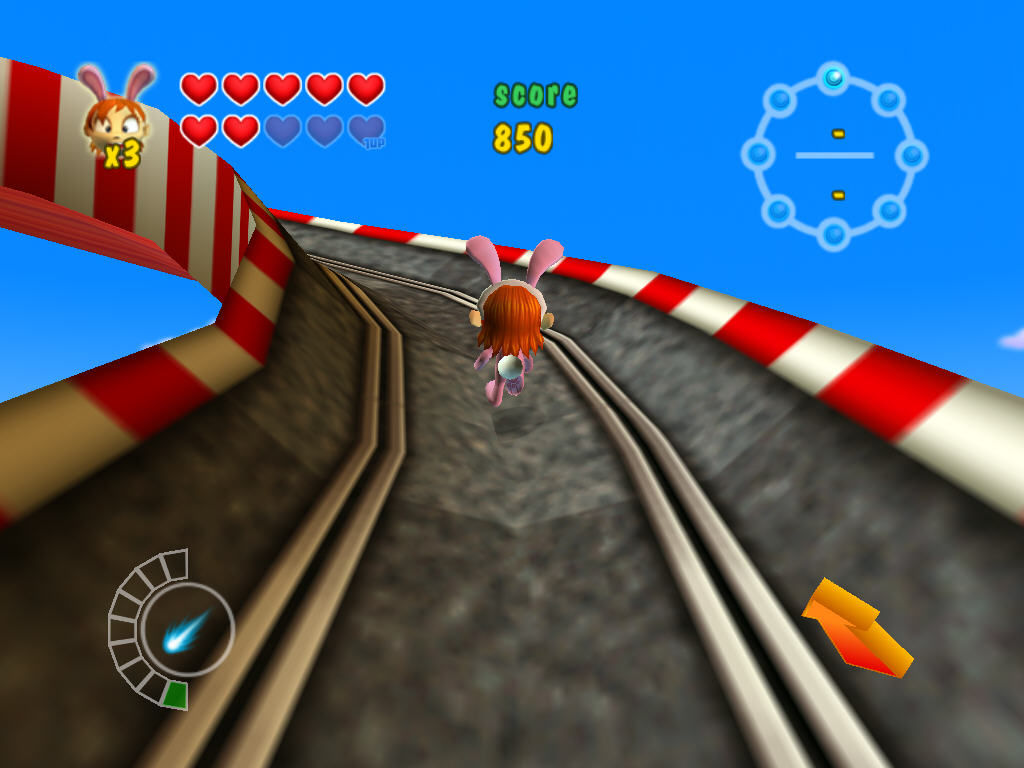
Task: Open the circular ring radar
Action: tap(834, 156)
